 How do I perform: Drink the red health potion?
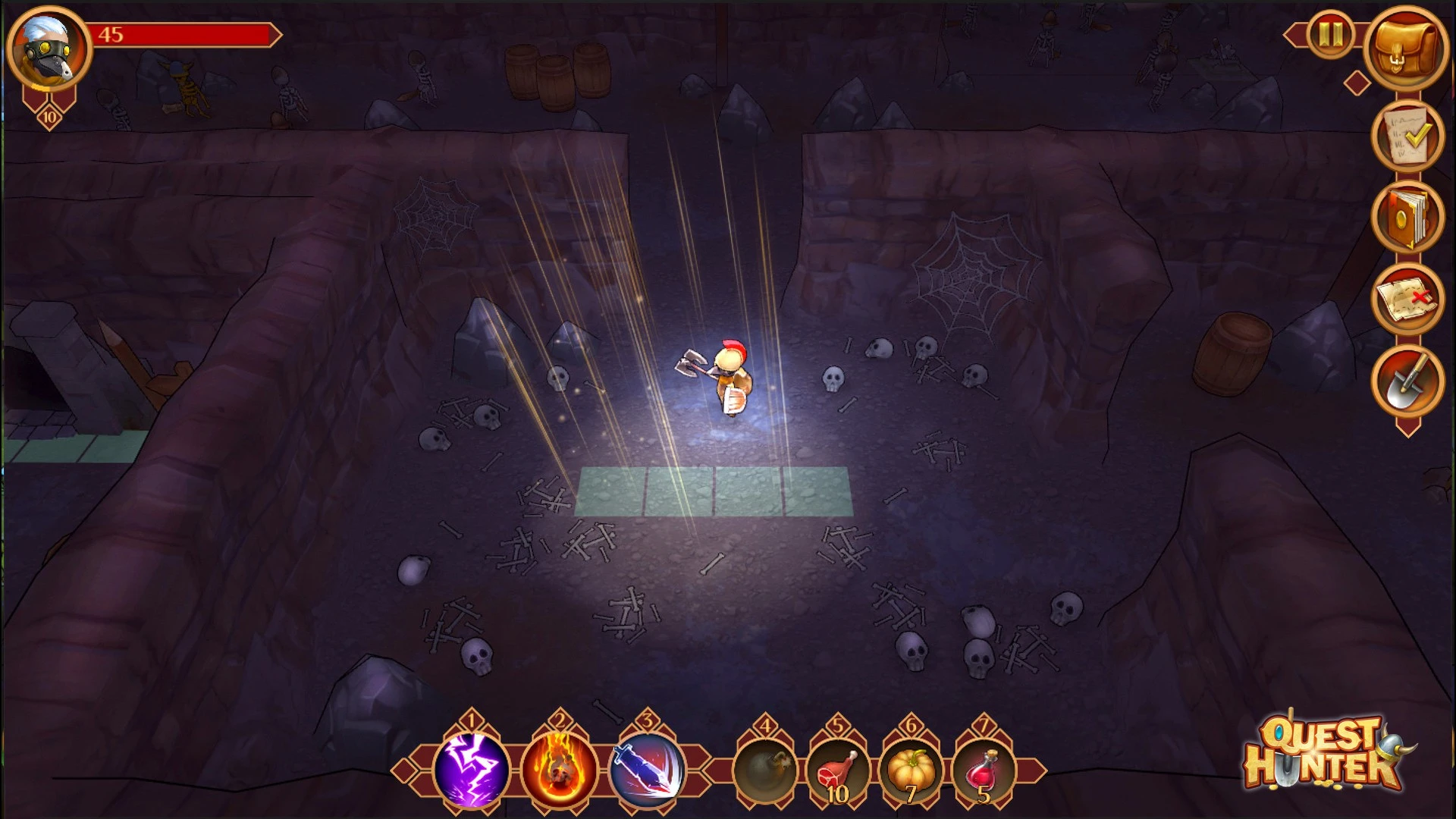[x=984, y=770]
